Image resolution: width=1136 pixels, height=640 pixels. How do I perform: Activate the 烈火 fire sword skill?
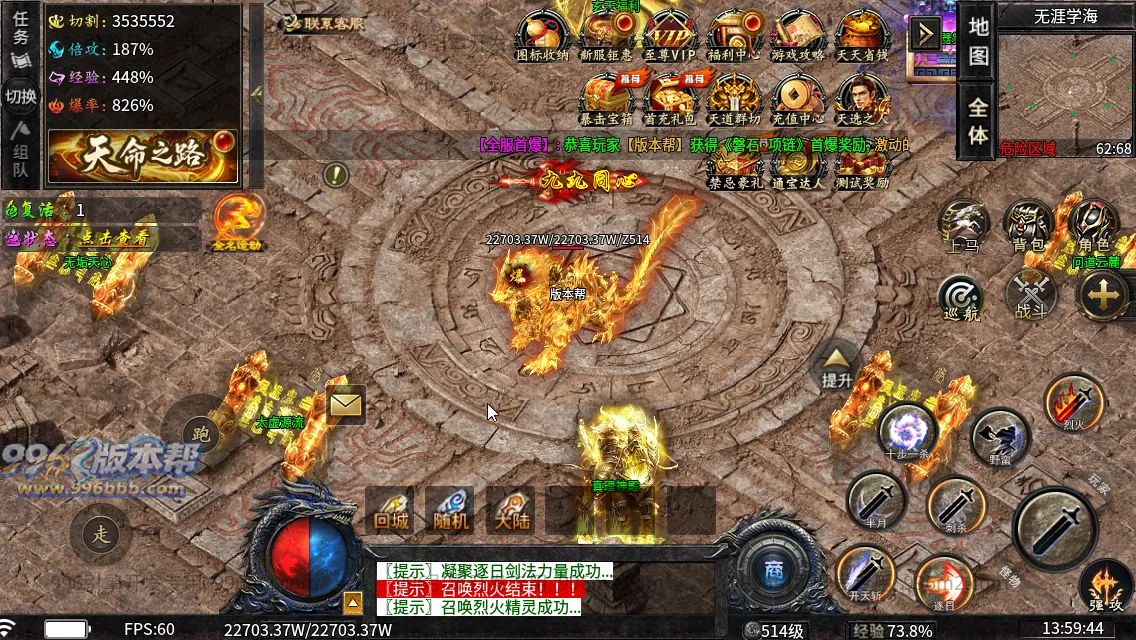[1073, 402]
